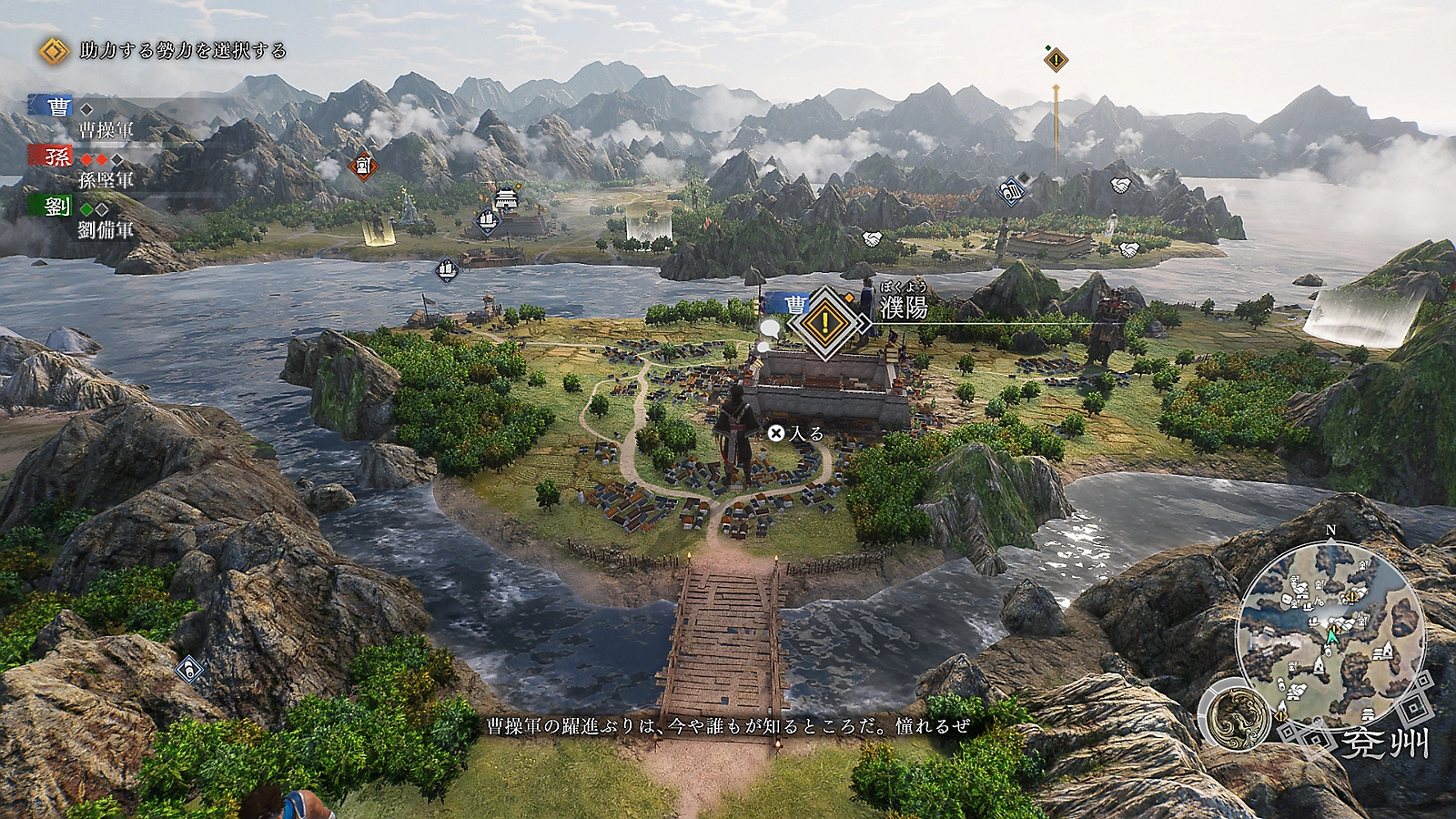Open the speech bubble conversation marker
The width and height of the screenshot is (1456, 819).
pos(770,329)
